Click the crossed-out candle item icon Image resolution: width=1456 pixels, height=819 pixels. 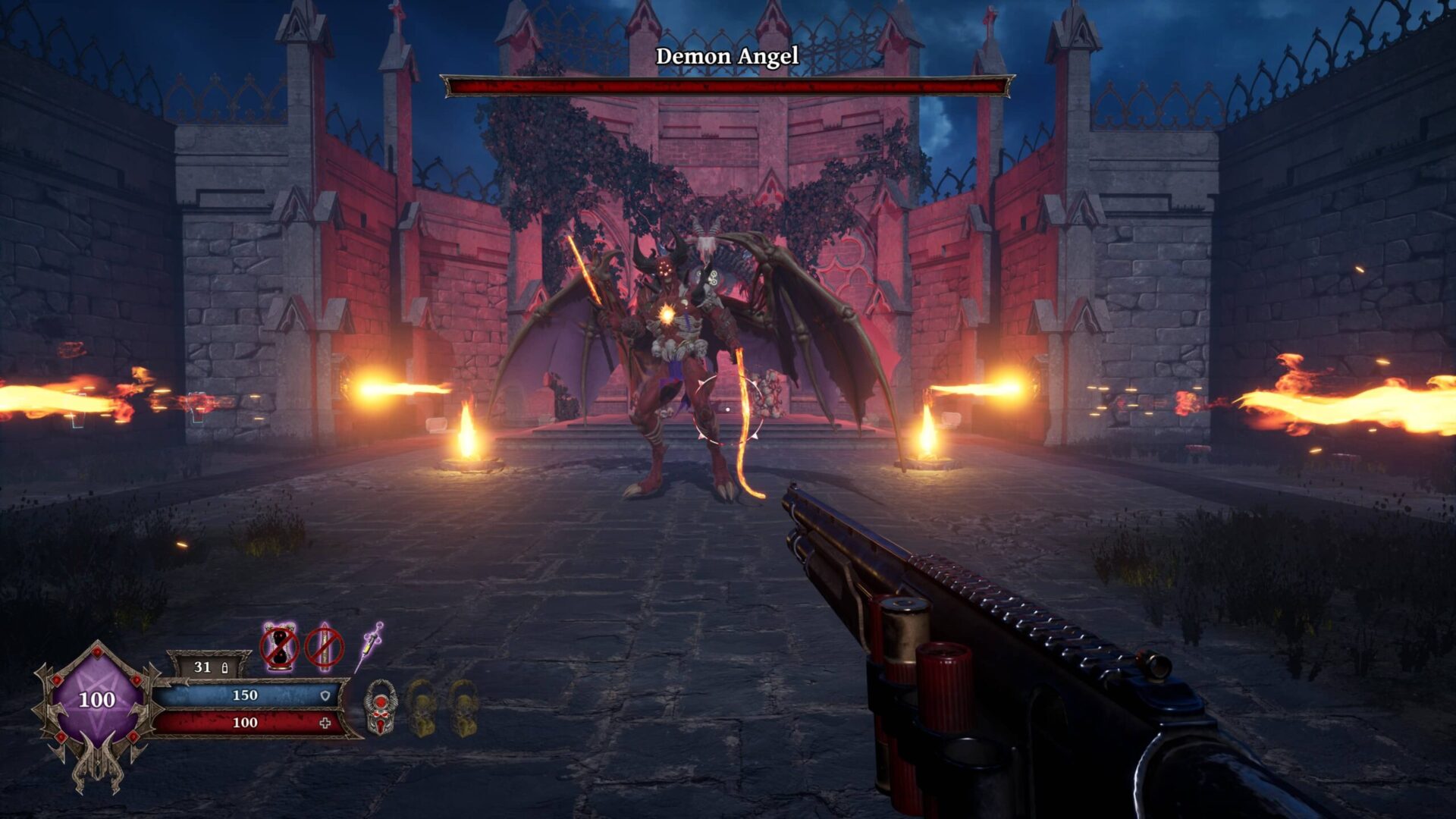[324, 647]
